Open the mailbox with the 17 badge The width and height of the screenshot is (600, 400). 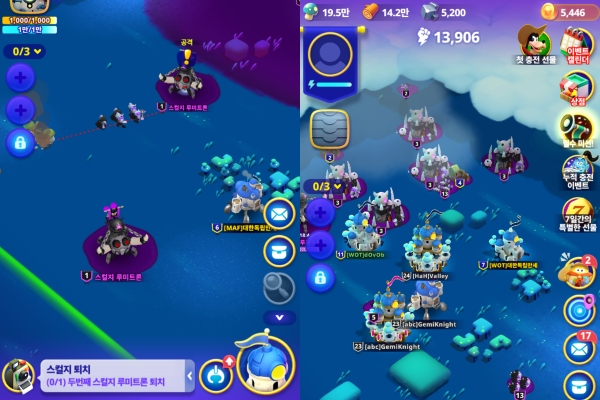[x=579, y=347]
